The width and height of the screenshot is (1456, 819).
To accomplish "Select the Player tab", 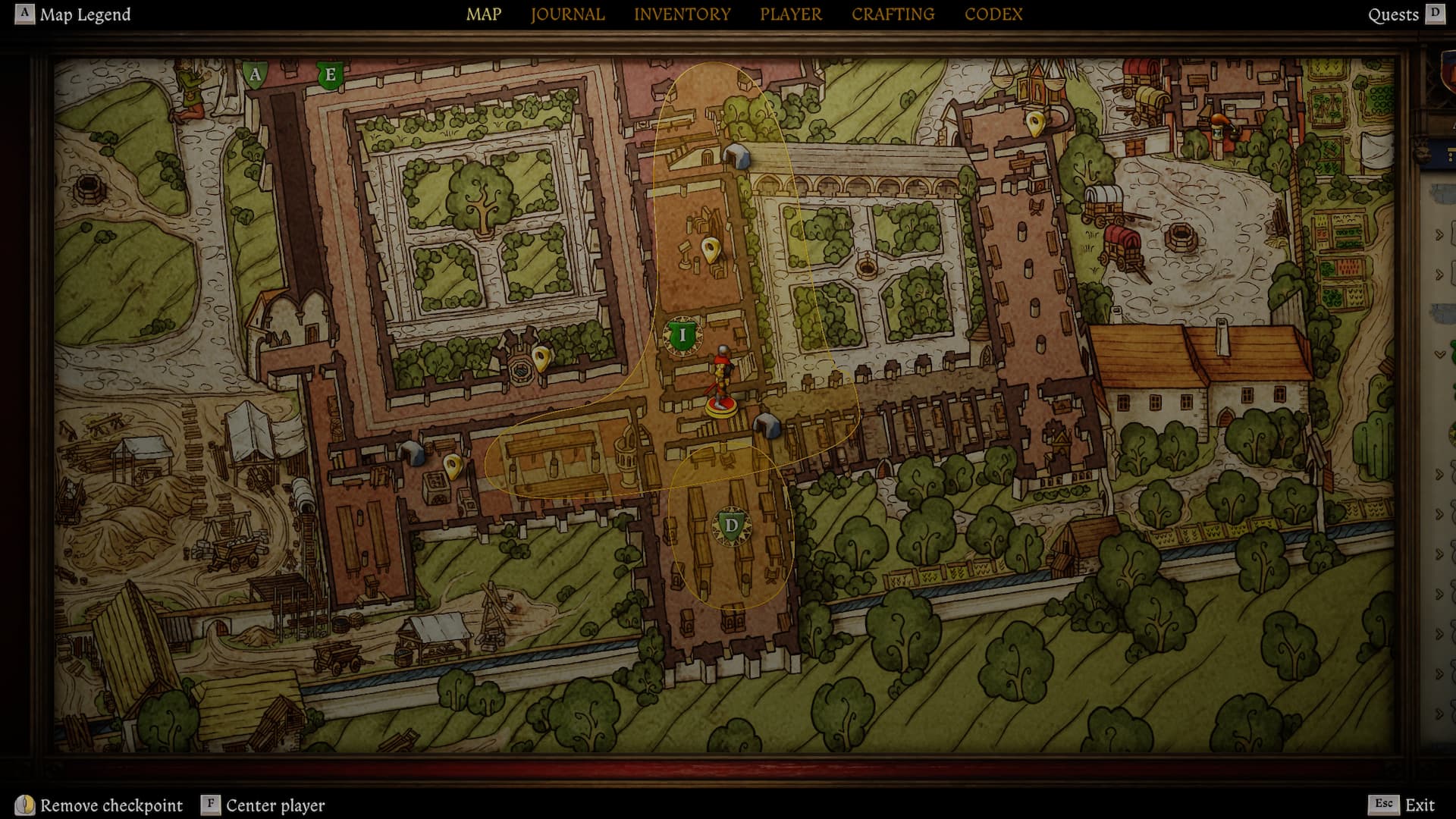I will pos(790,14).
